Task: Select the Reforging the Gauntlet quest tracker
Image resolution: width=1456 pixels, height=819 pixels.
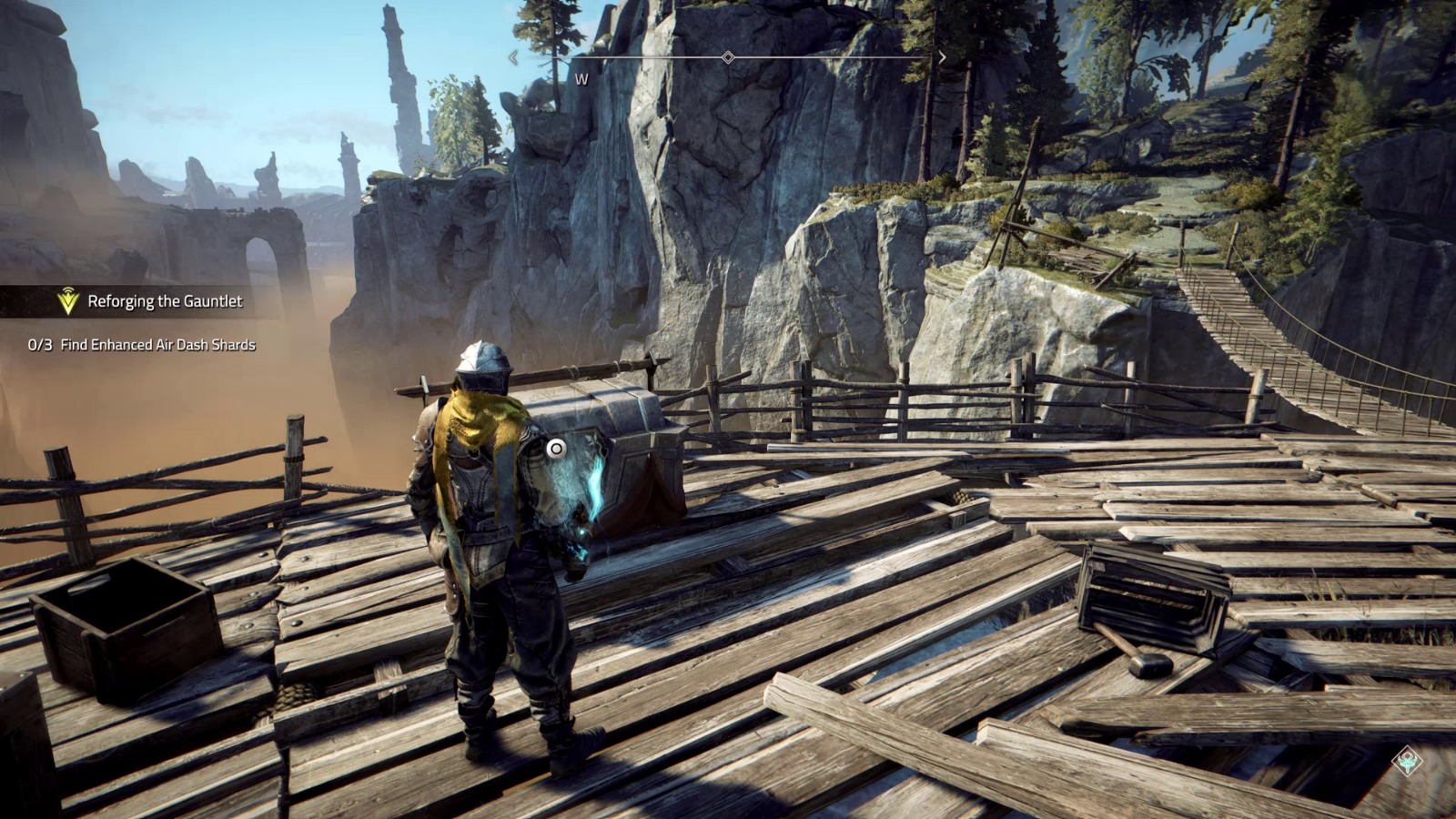Action: (165, 301)
